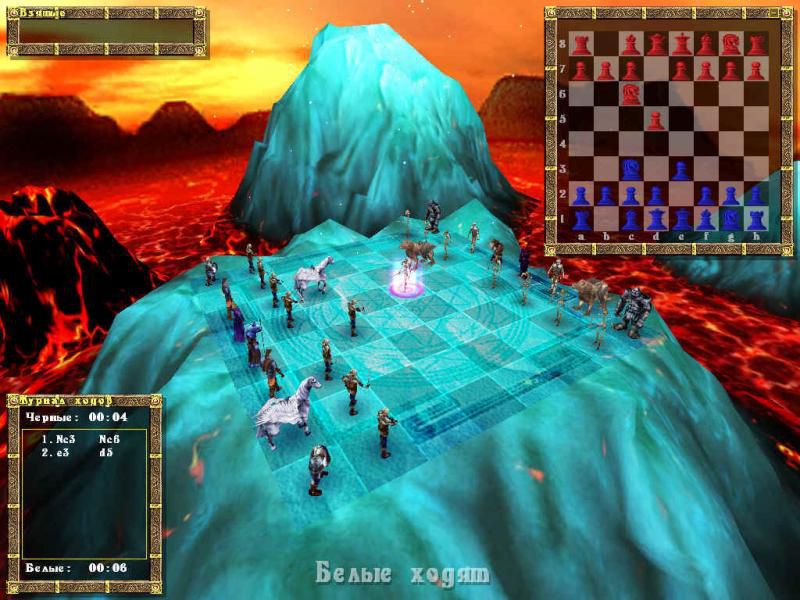Pick the blue bishop on f1

tap(706, 219)
